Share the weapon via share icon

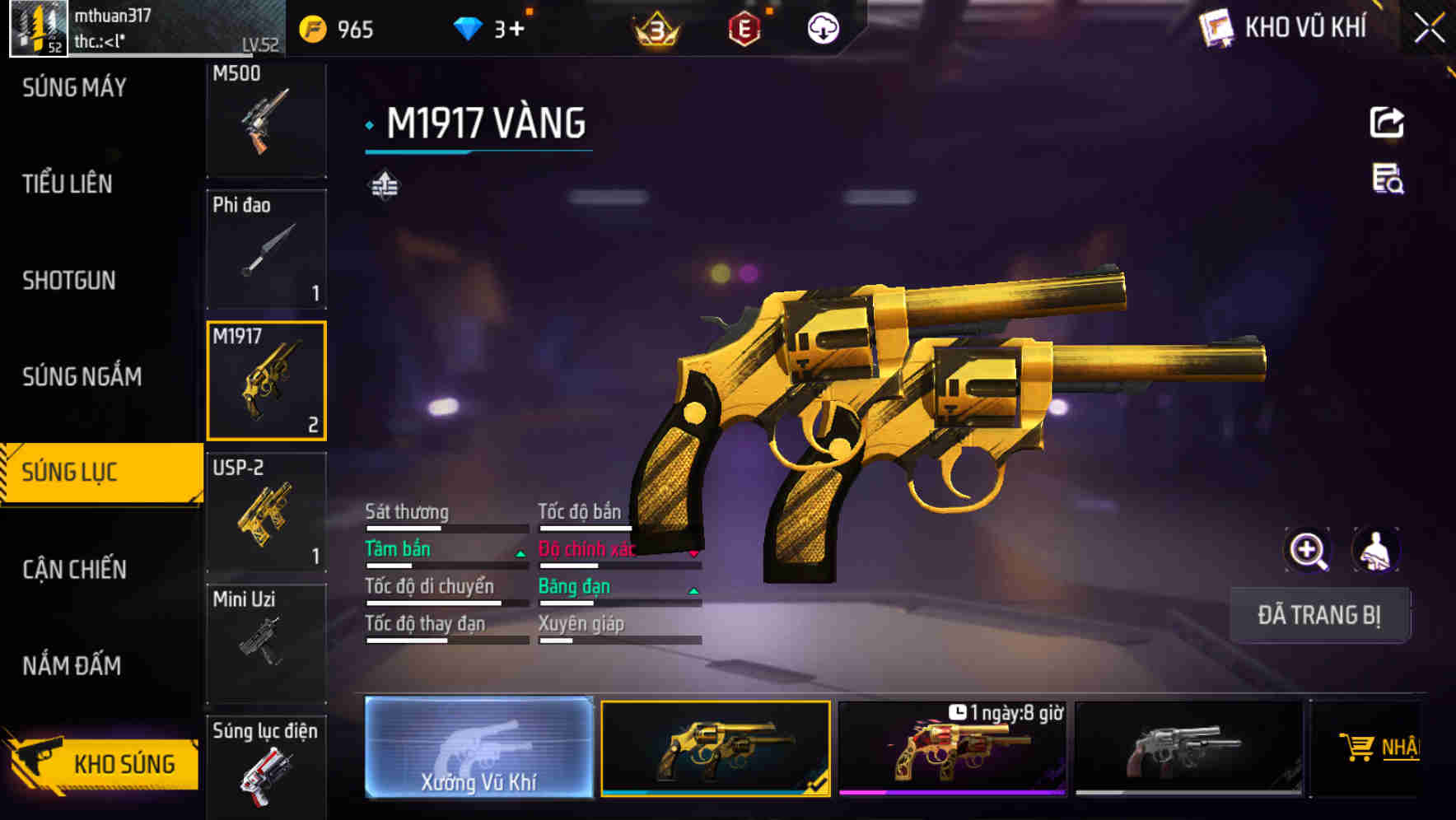[1387, 123]
